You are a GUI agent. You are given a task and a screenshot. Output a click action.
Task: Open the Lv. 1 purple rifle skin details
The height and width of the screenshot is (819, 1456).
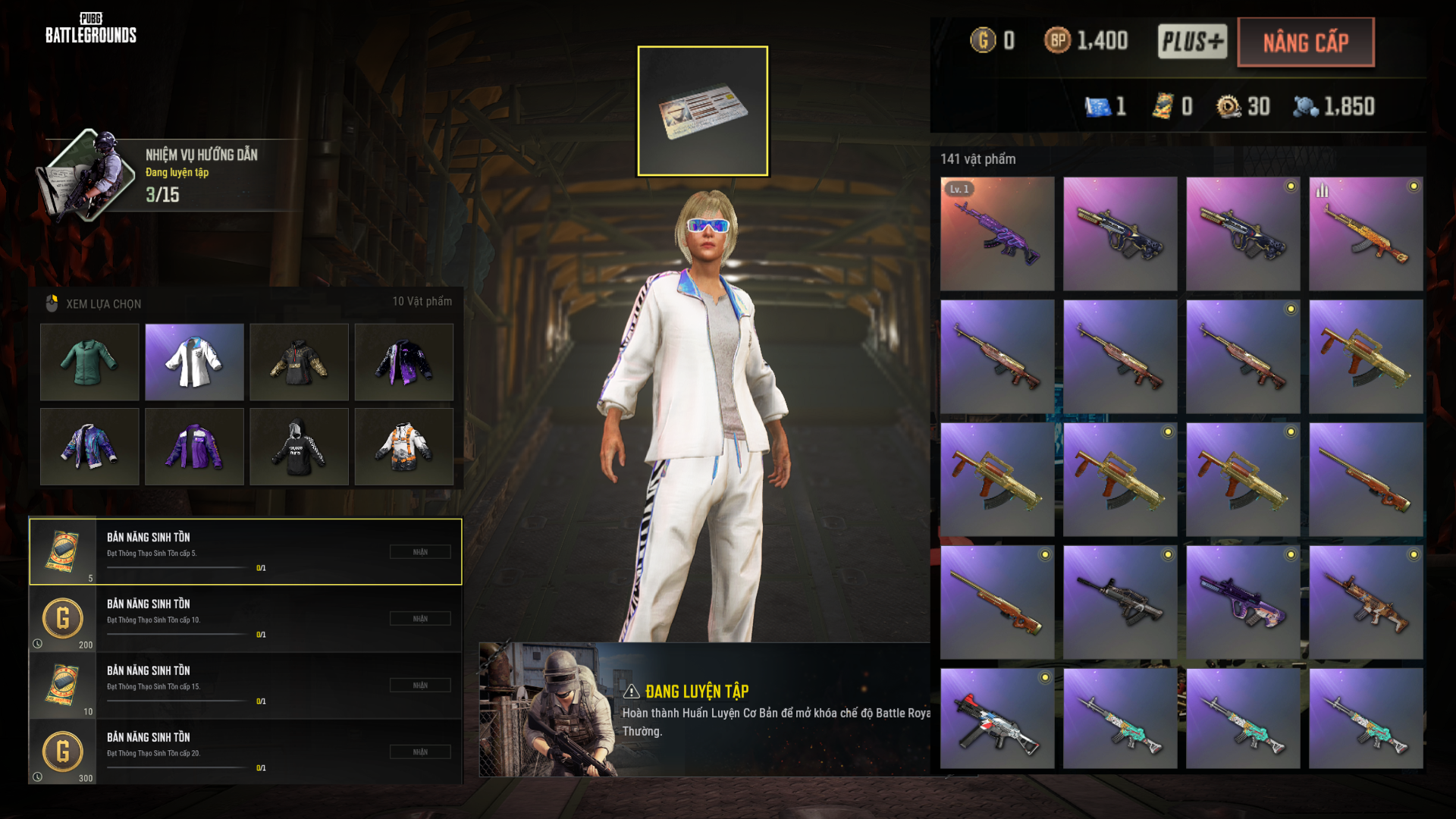997,234
